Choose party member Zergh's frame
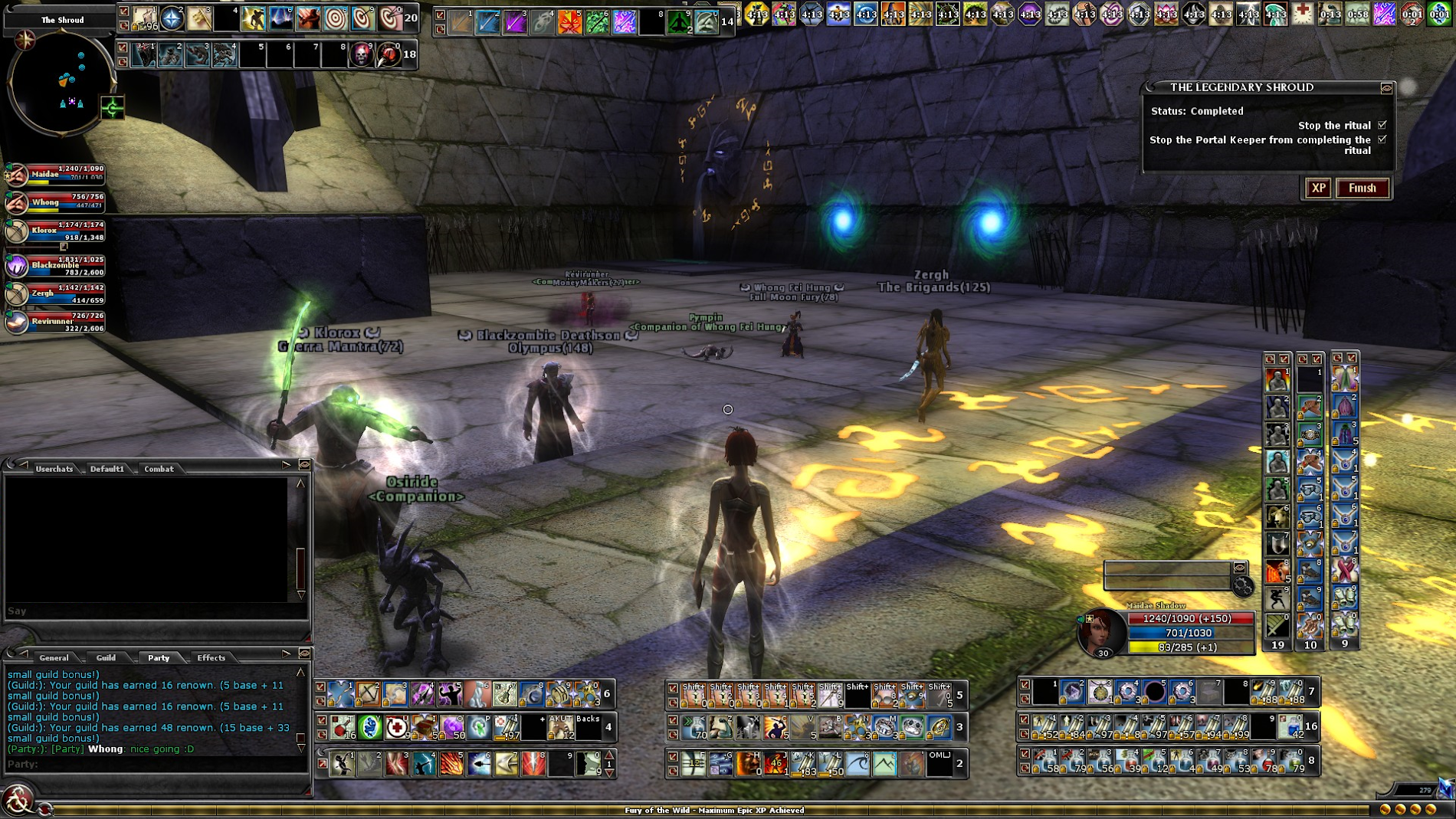This screenshot has width=1456, height=819. coord(17,294)
